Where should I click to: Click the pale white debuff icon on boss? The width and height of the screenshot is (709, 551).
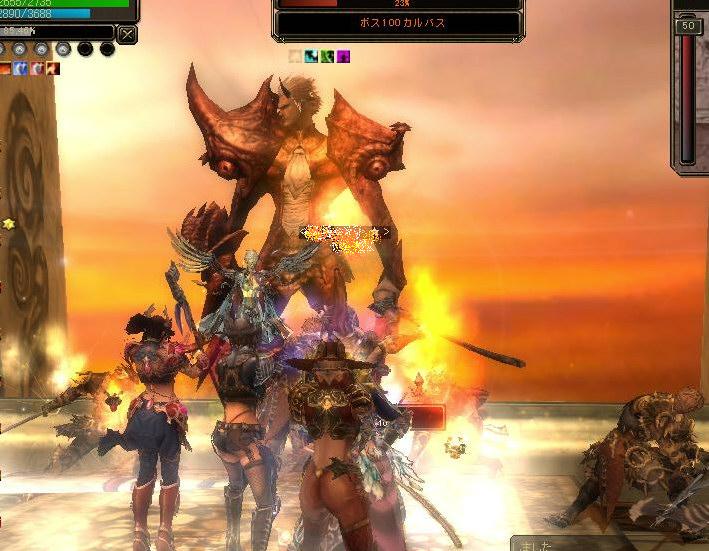tap(295, 56)
